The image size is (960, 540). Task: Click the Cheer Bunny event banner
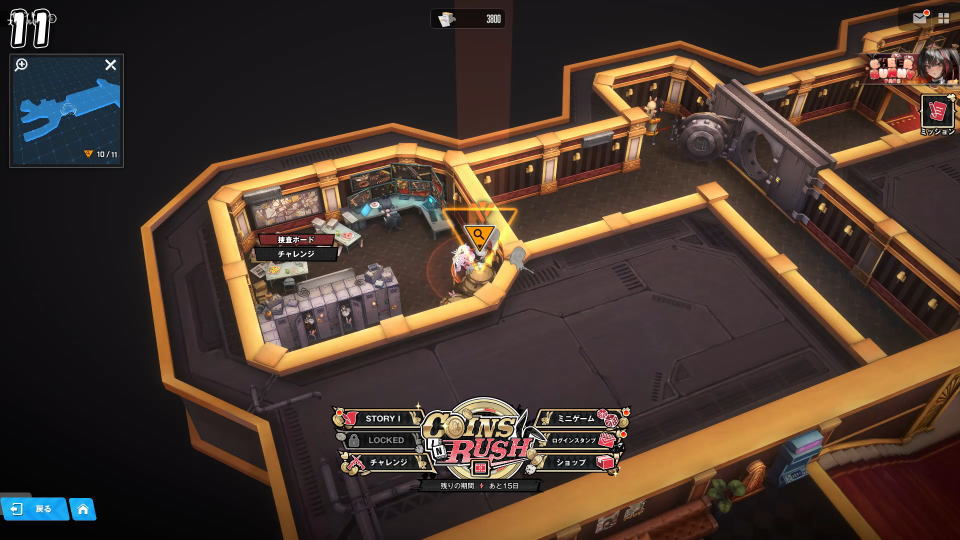(912, 65)
